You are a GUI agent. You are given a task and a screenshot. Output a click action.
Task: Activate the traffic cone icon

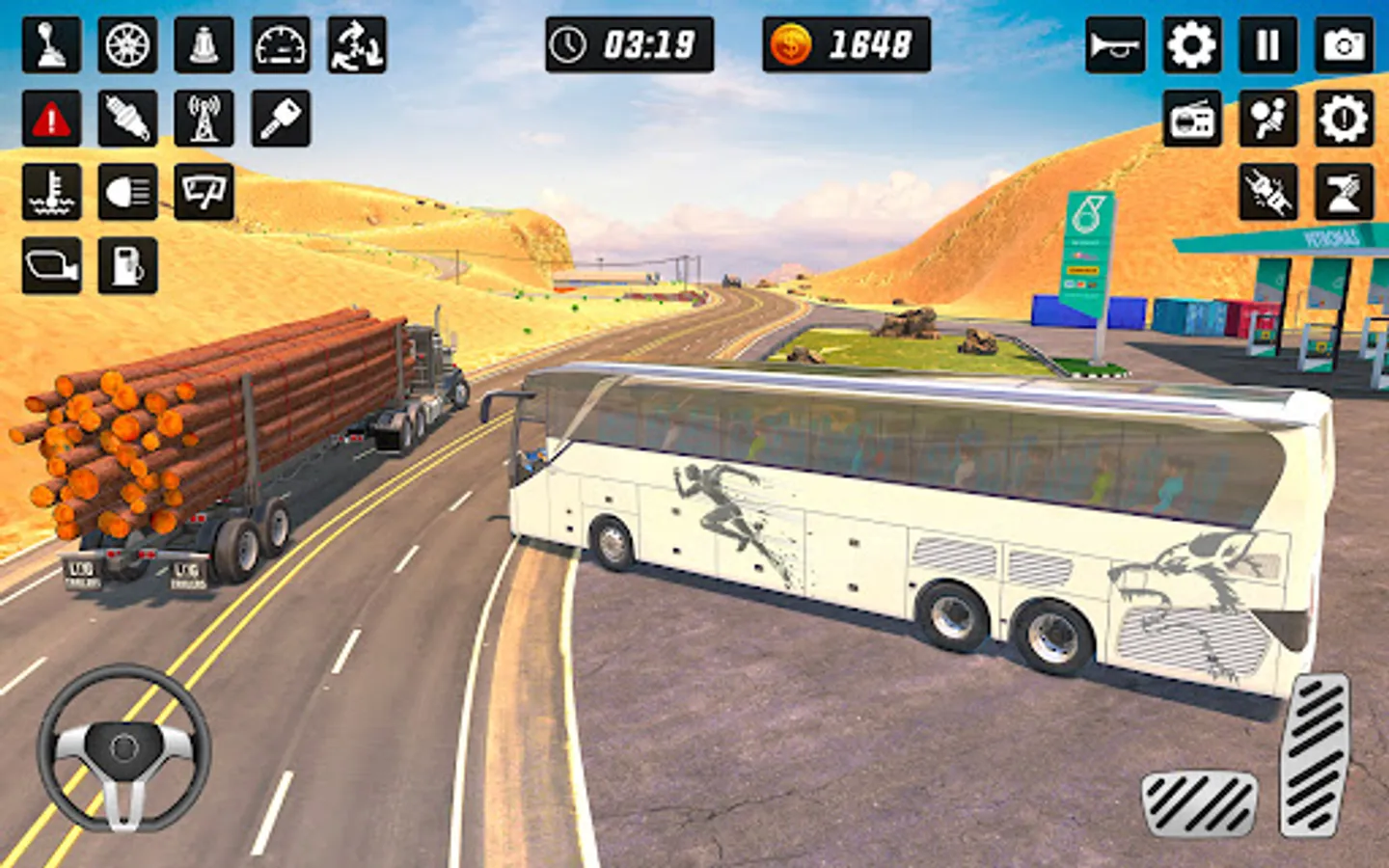click(x=204, y=45)
